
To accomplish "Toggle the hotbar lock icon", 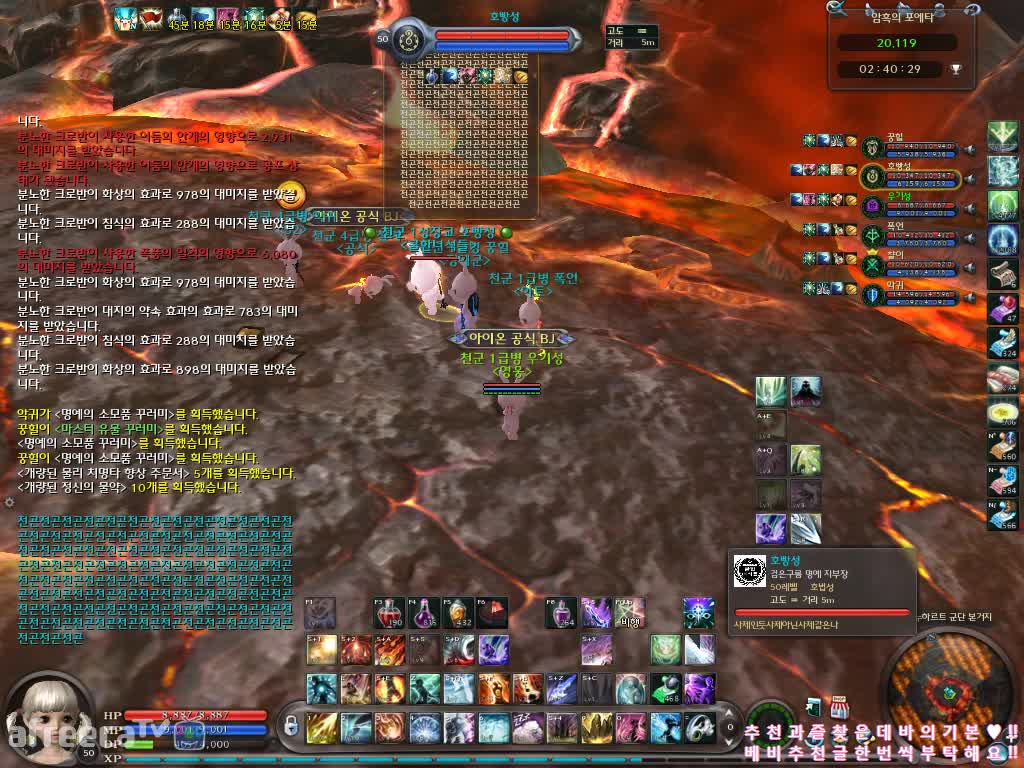I will pyautogui.click(x=291, y=724).
